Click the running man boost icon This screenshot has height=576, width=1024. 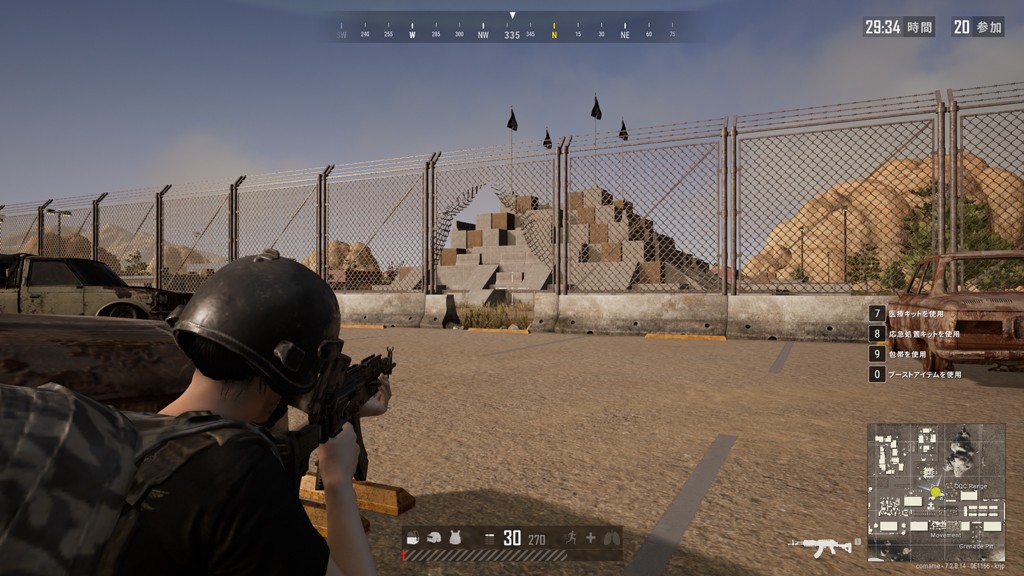click(572, 538)
